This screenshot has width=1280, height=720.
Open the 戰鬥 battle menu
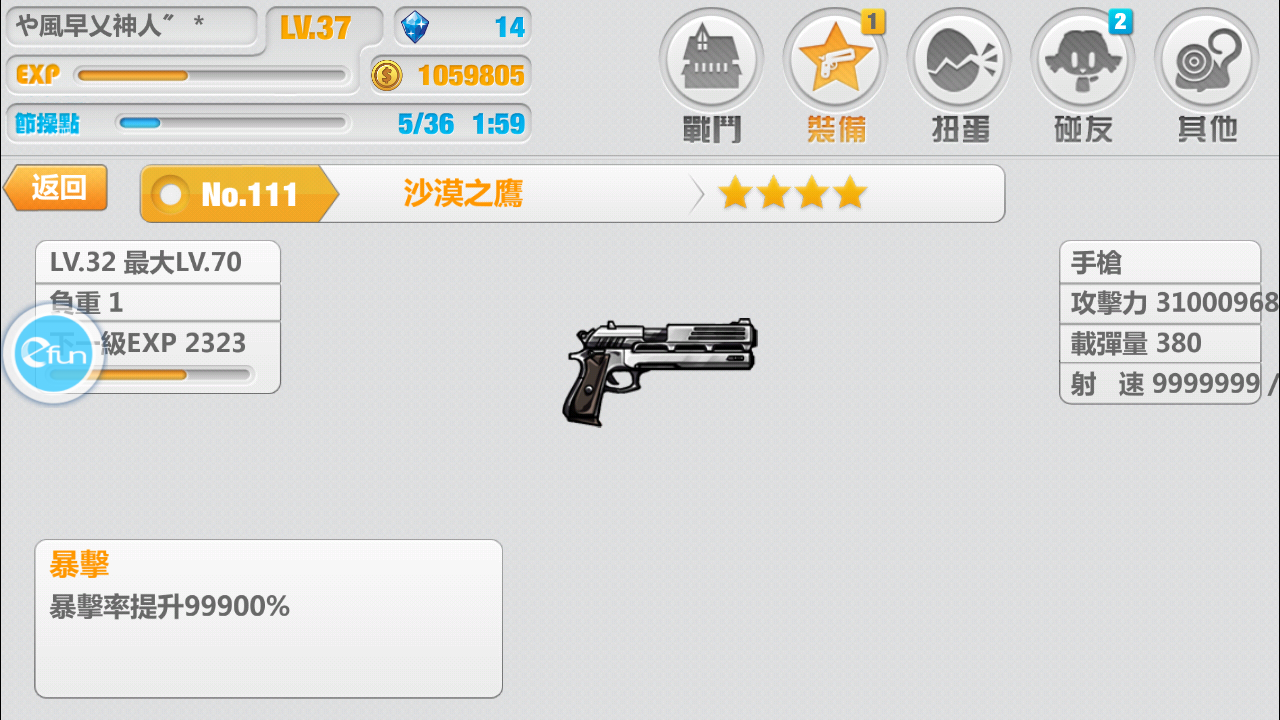711,73
